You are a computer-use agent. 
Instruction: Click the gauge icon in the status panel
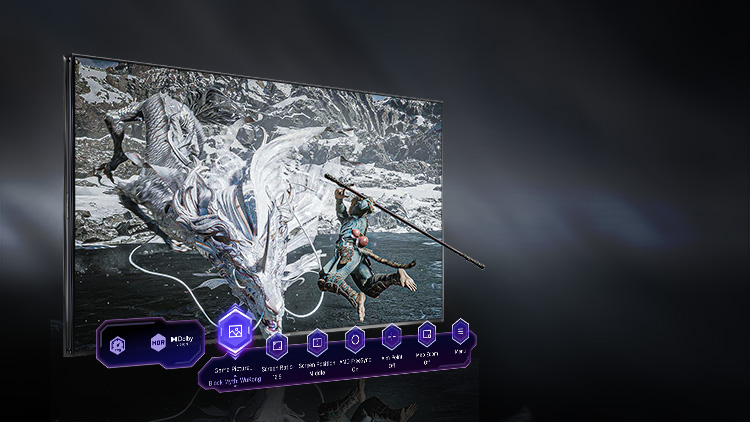[x=117, y=345]
